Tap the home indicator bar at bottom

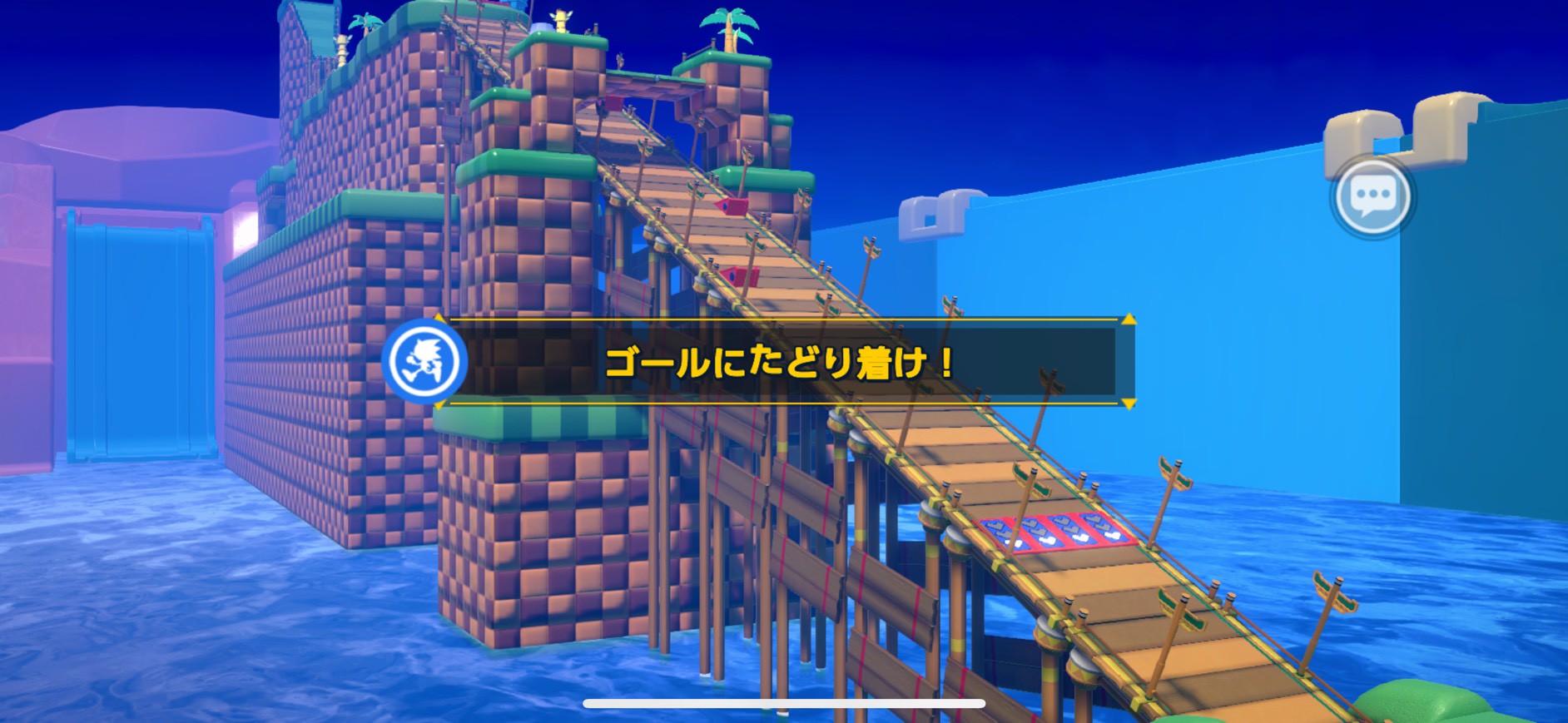click(784, 703)
